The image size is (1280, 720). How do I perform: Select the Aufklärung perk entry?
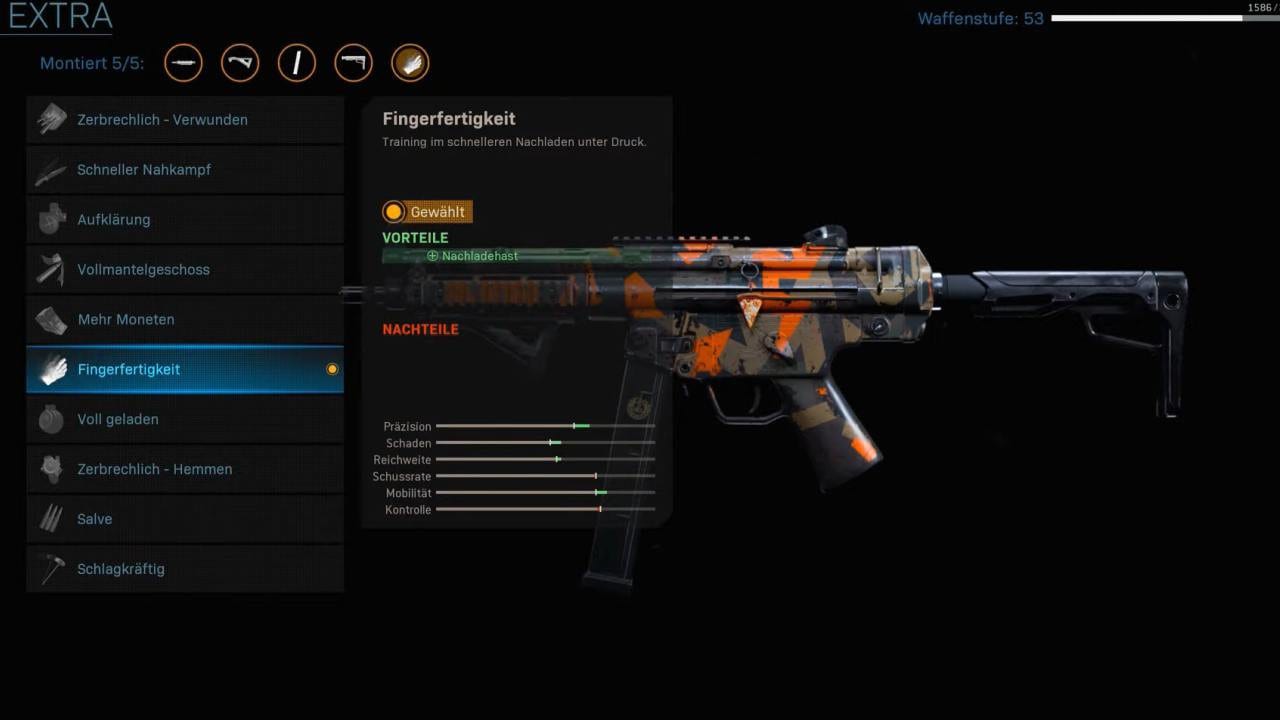pos(185,220)
